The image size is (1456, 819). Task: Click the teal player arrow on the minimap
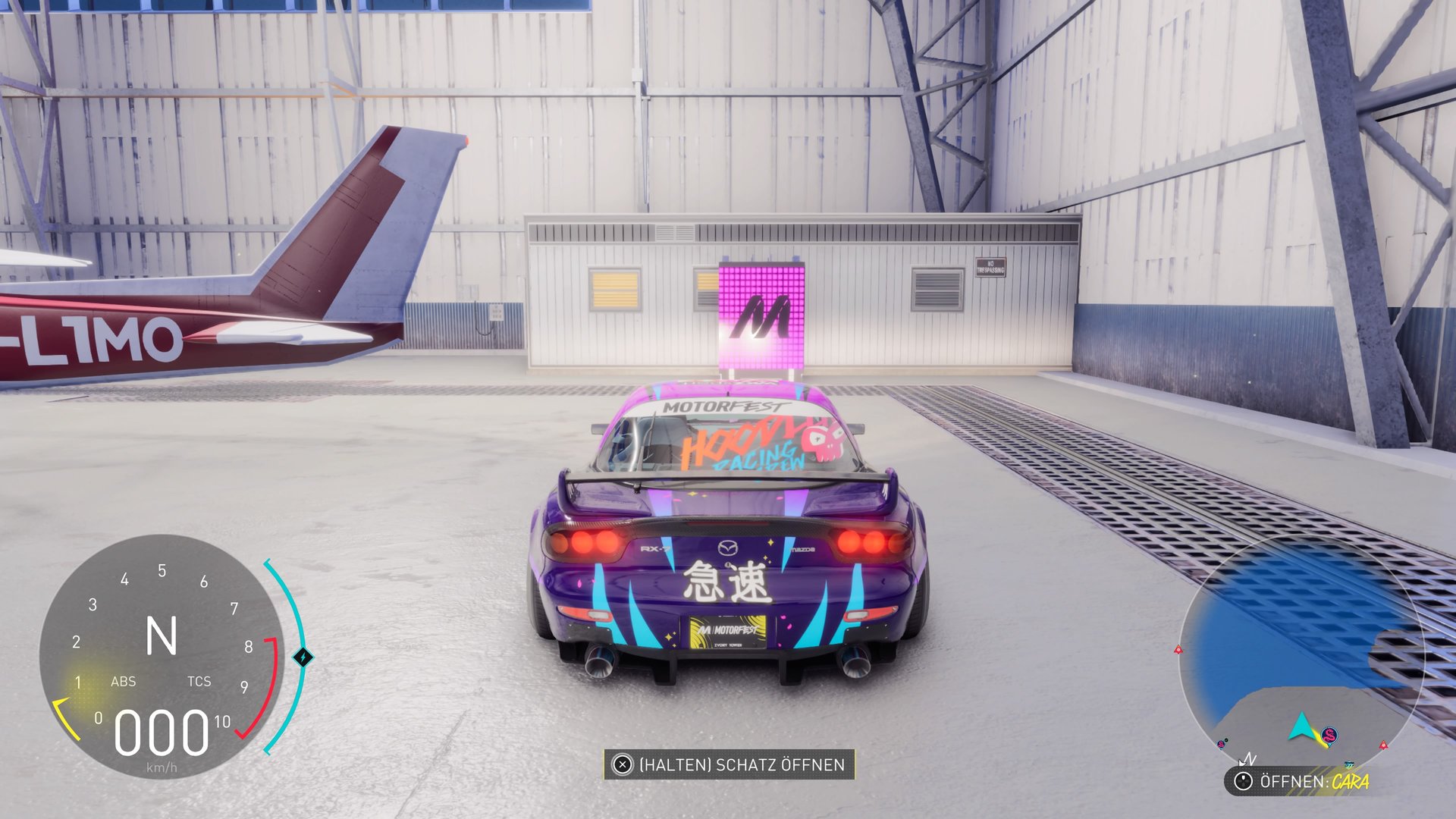click(x=1302, y=726)
